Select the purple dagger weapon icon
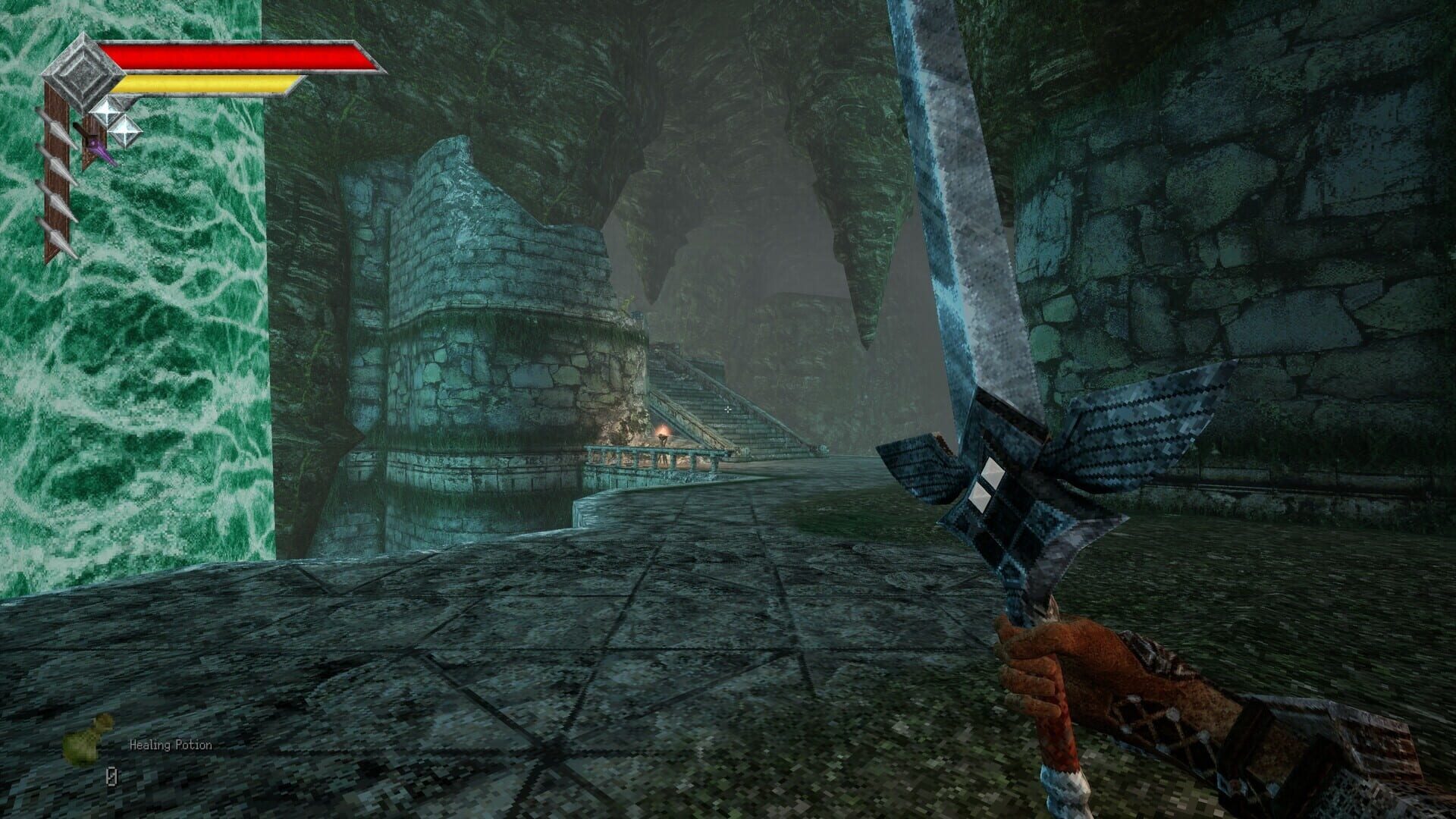 pyautogui.click(x=100, y=149)
